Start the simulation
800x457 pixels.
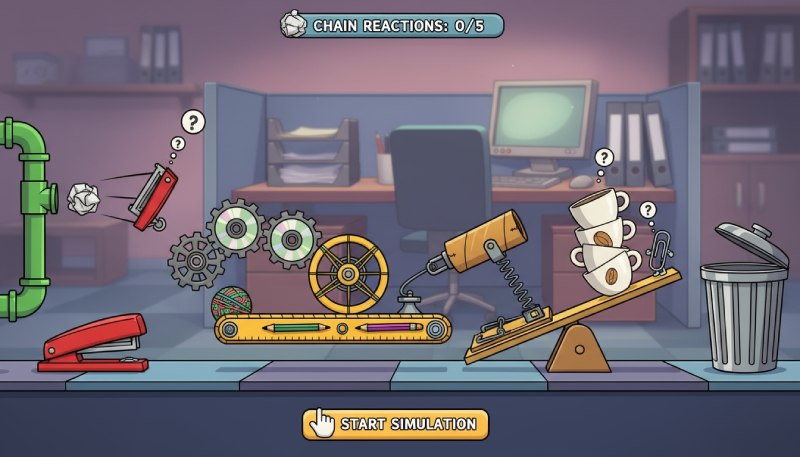click(x=396, y=424)
